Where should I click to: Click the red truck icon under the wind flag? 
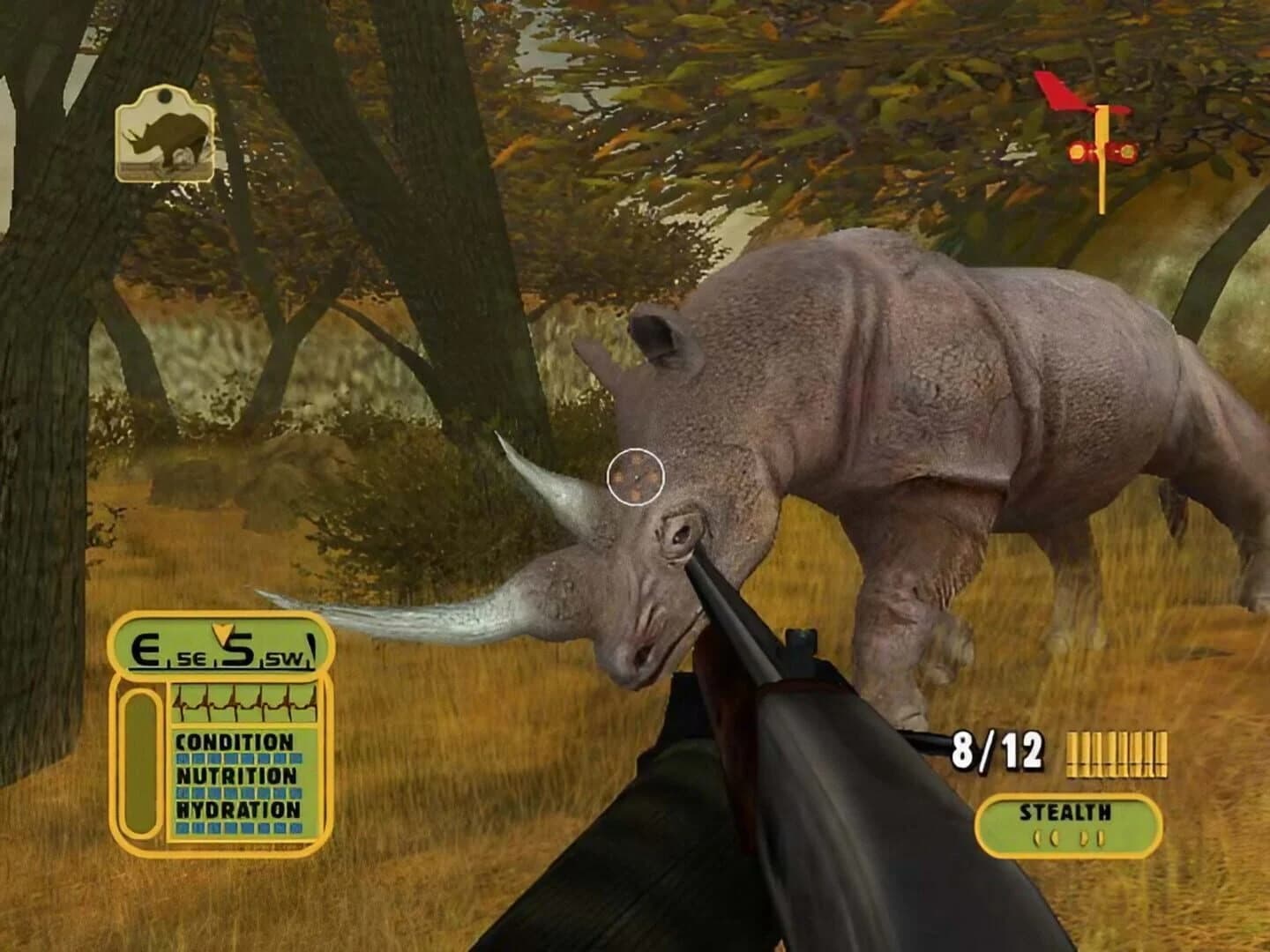point(1100,152)
